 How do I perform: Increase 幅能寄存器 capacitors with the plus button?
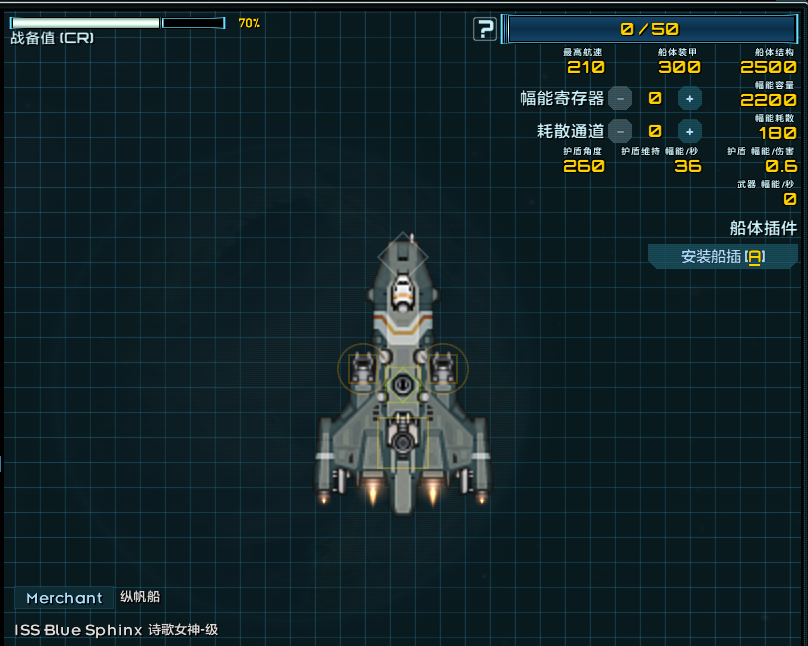click(689, 98)
